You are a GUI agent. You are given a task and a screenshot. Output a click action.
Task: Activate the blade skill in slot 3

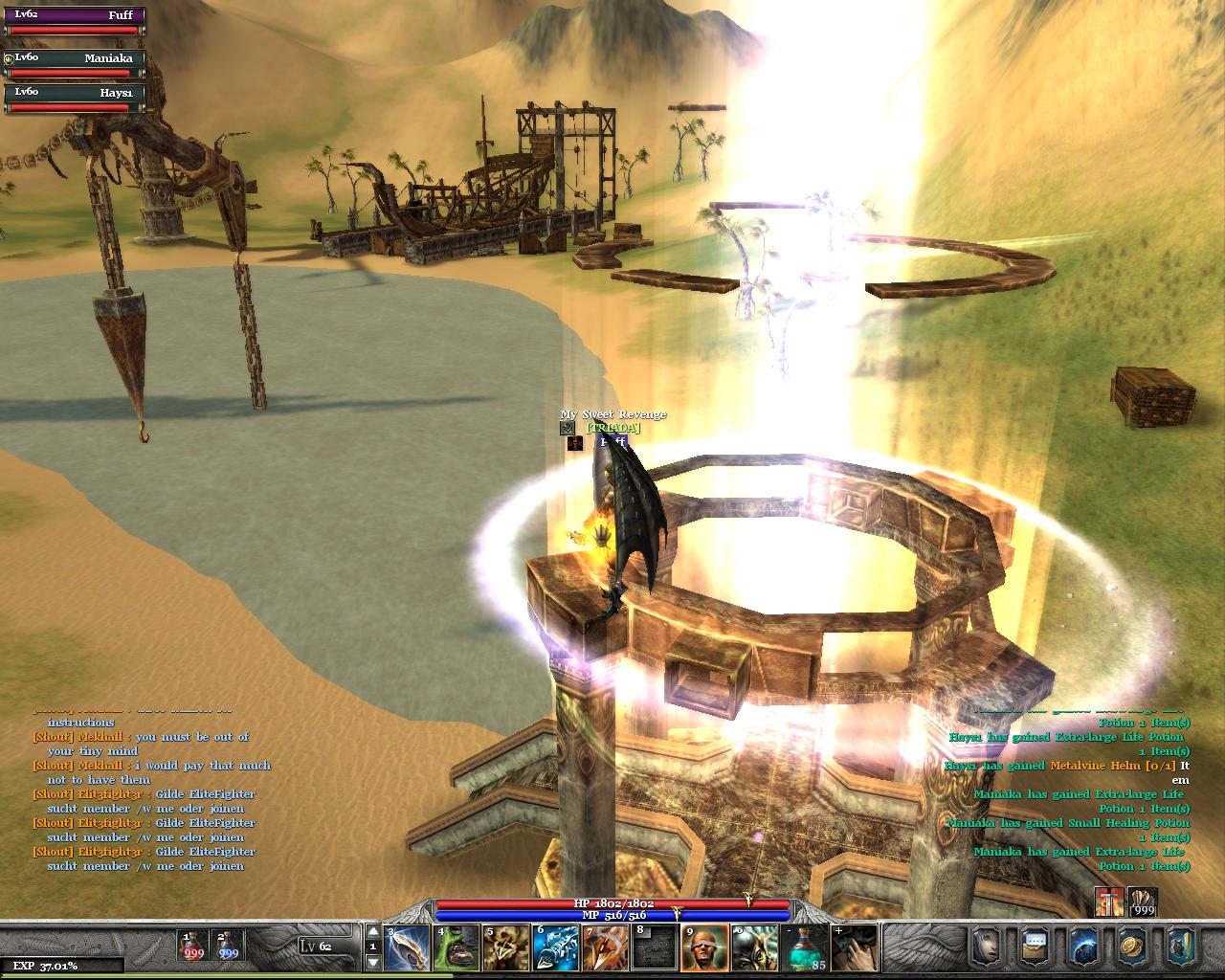pos(407,947)
